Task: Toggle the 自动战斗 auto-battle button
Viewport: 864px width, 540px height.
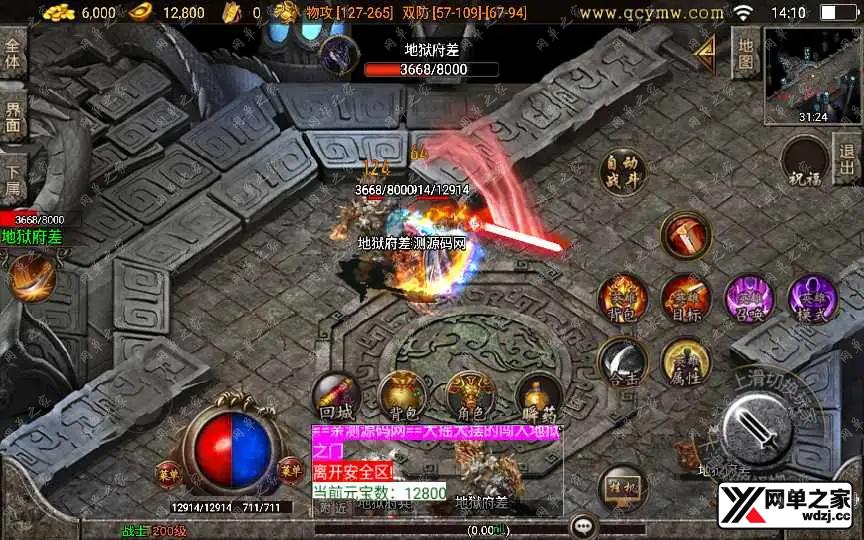Action: [x=622, y=173]
